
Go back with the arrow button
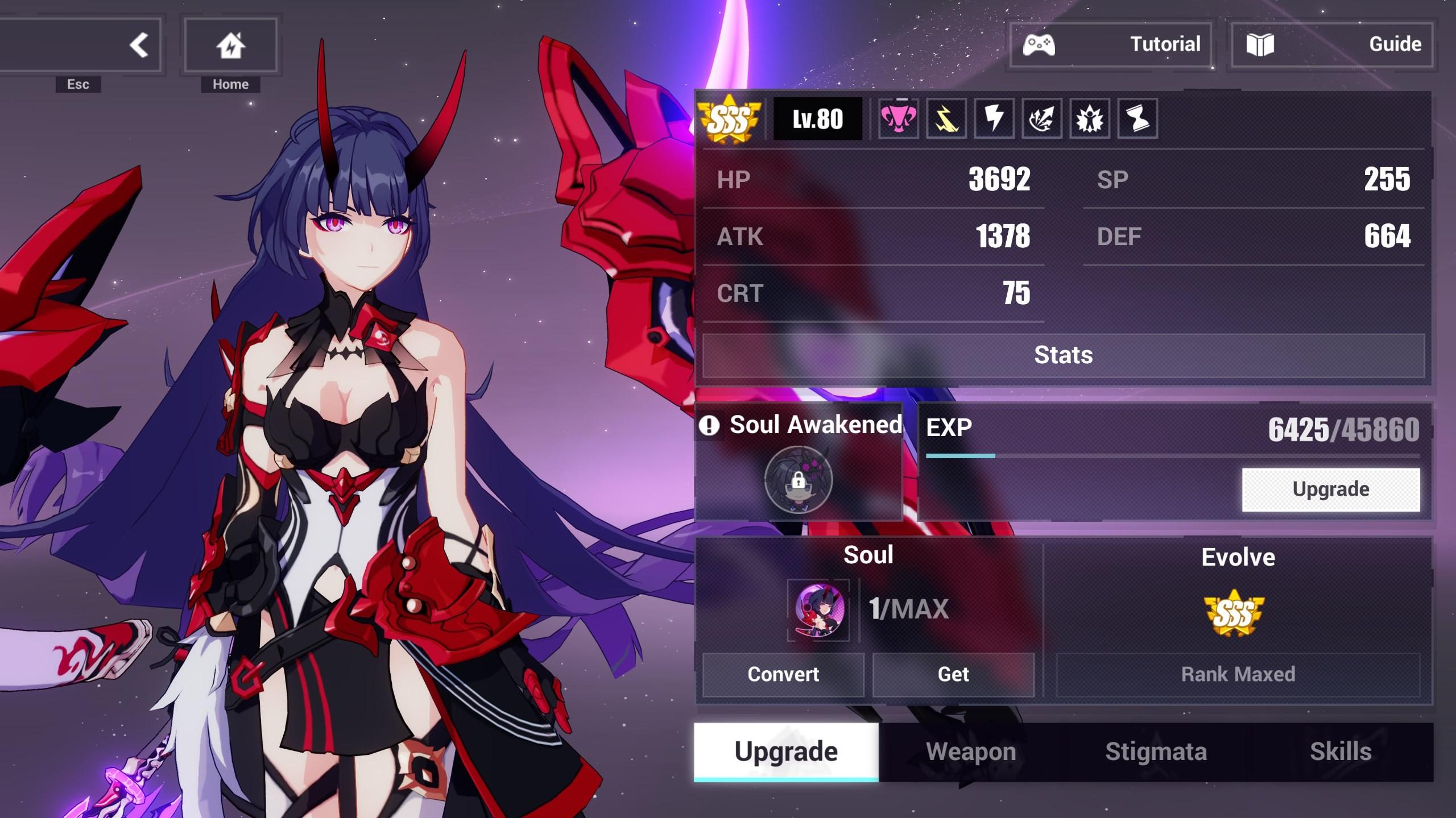click(138, 45)
